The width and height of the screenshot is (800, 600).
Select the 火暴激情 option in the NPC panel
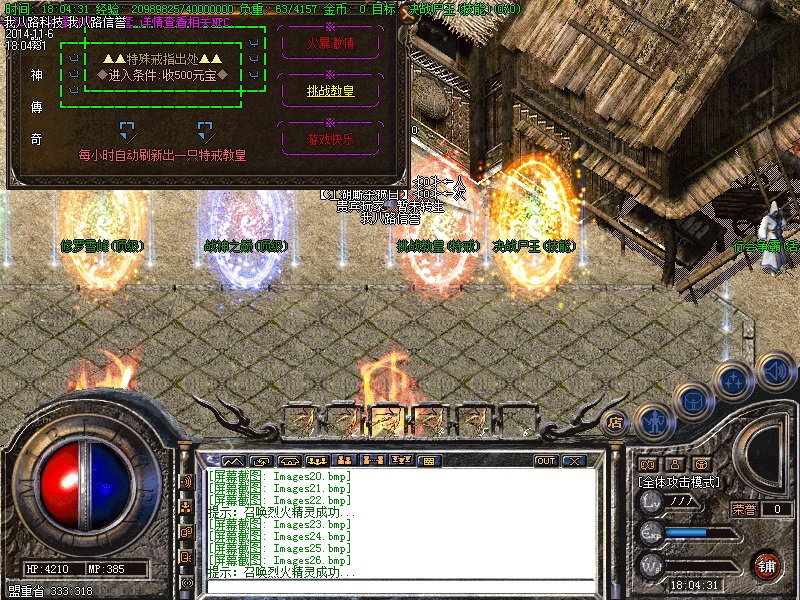pos(330,44)
